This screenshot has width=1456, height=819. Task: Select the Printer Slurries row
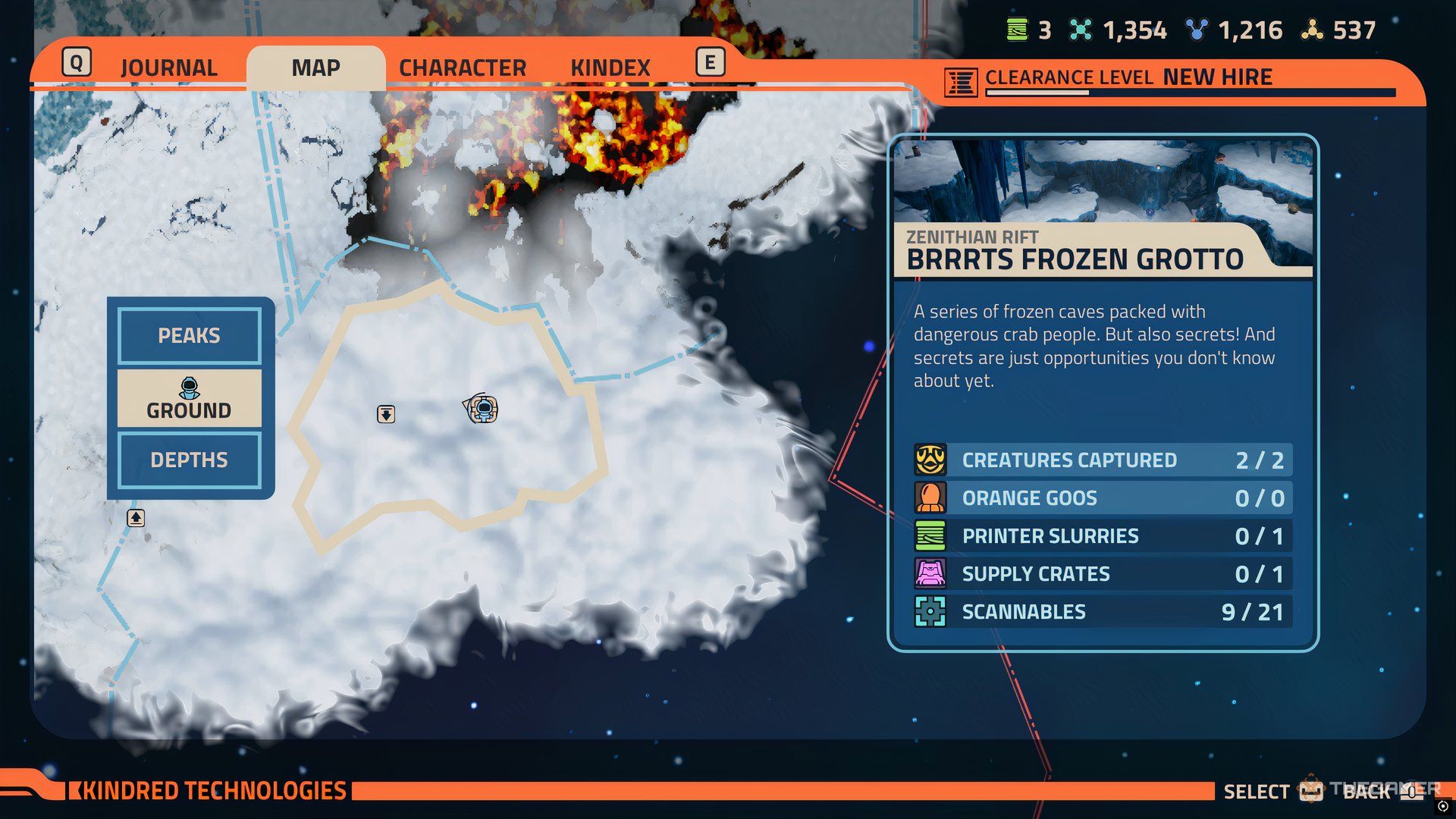[x=1103, y=536]
